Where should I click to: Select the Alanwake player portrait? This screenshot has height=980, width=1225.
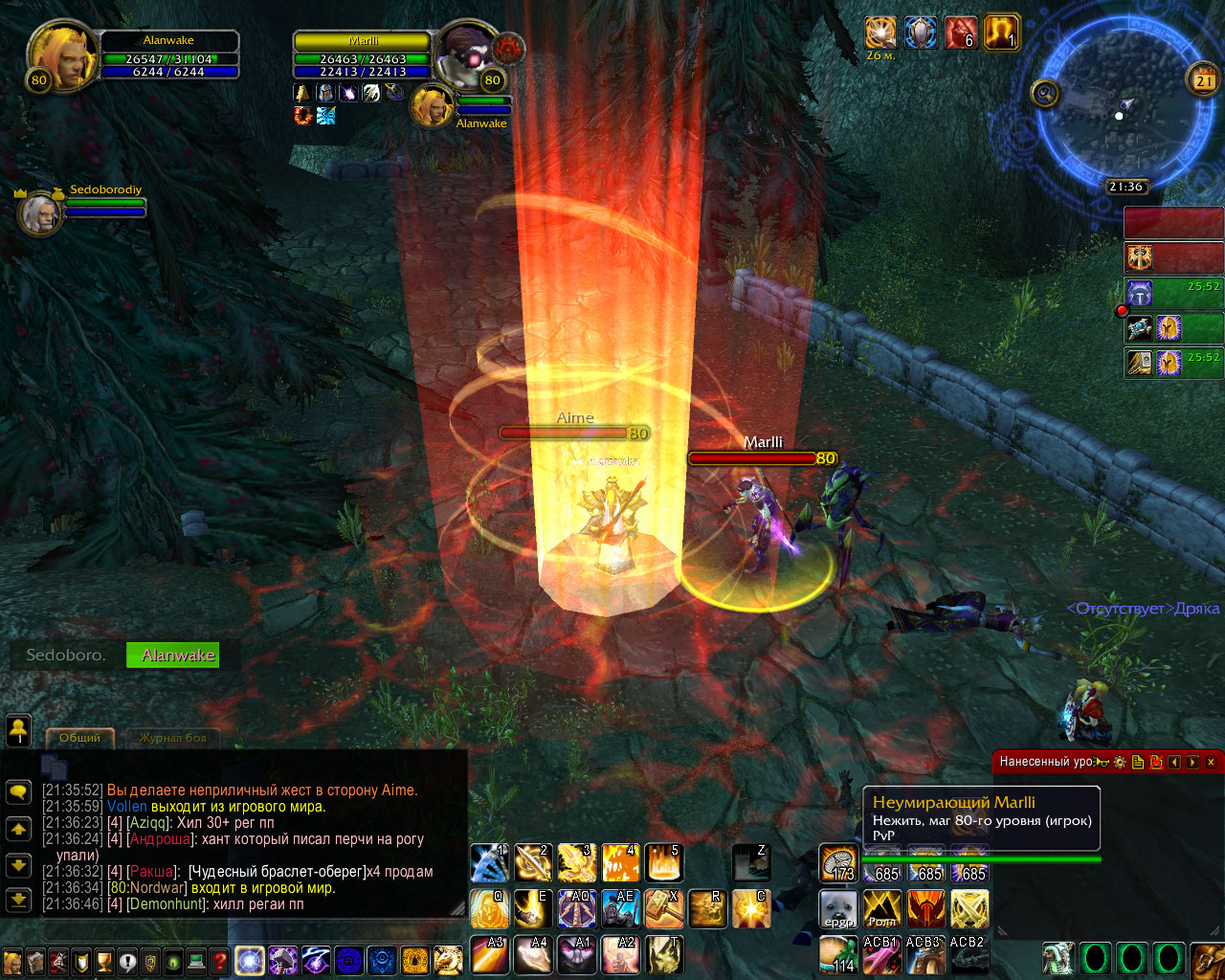pos(62,57)
